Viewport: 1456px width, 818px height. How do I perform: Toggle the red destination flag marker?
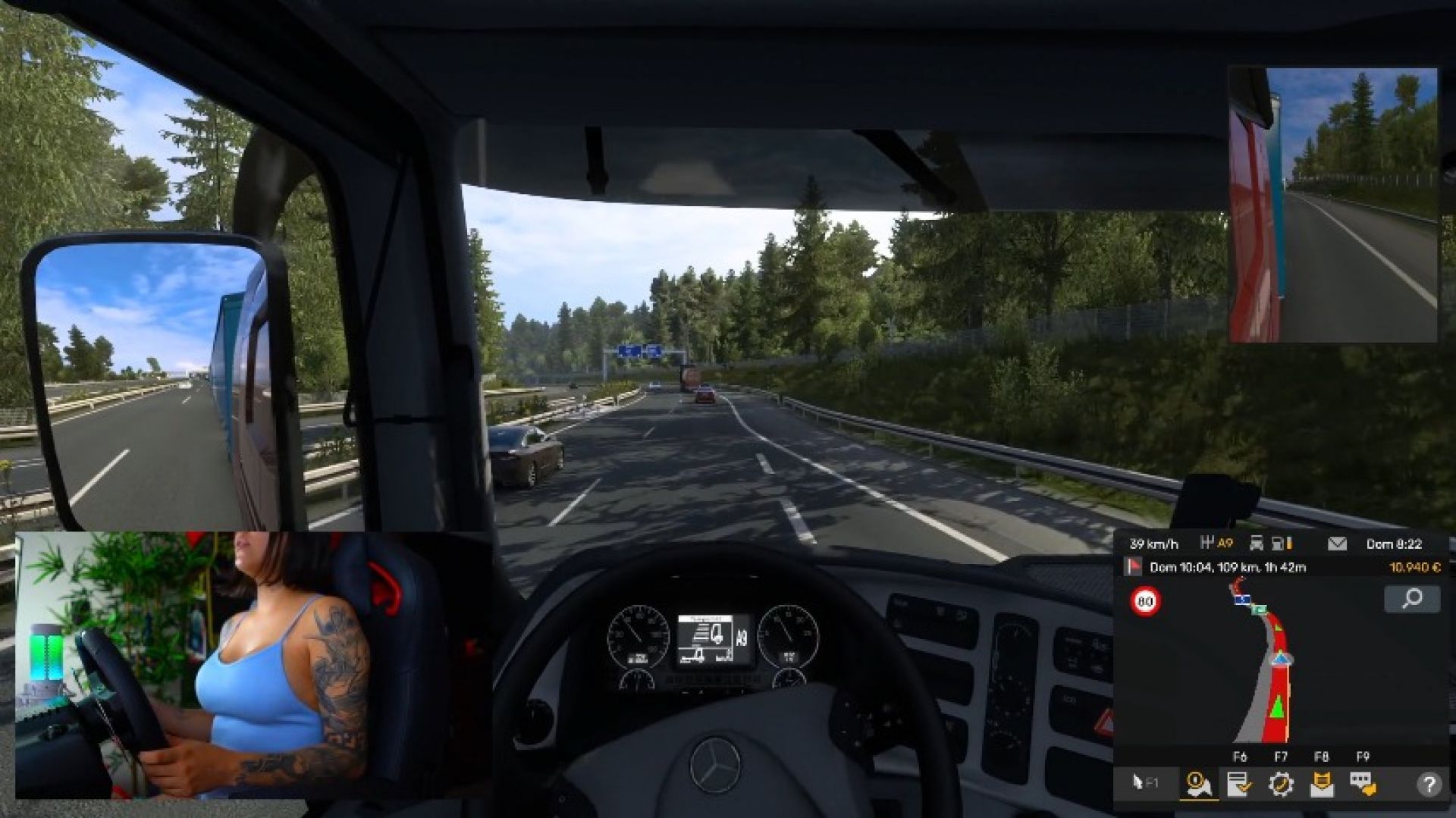pos(1133,566)
